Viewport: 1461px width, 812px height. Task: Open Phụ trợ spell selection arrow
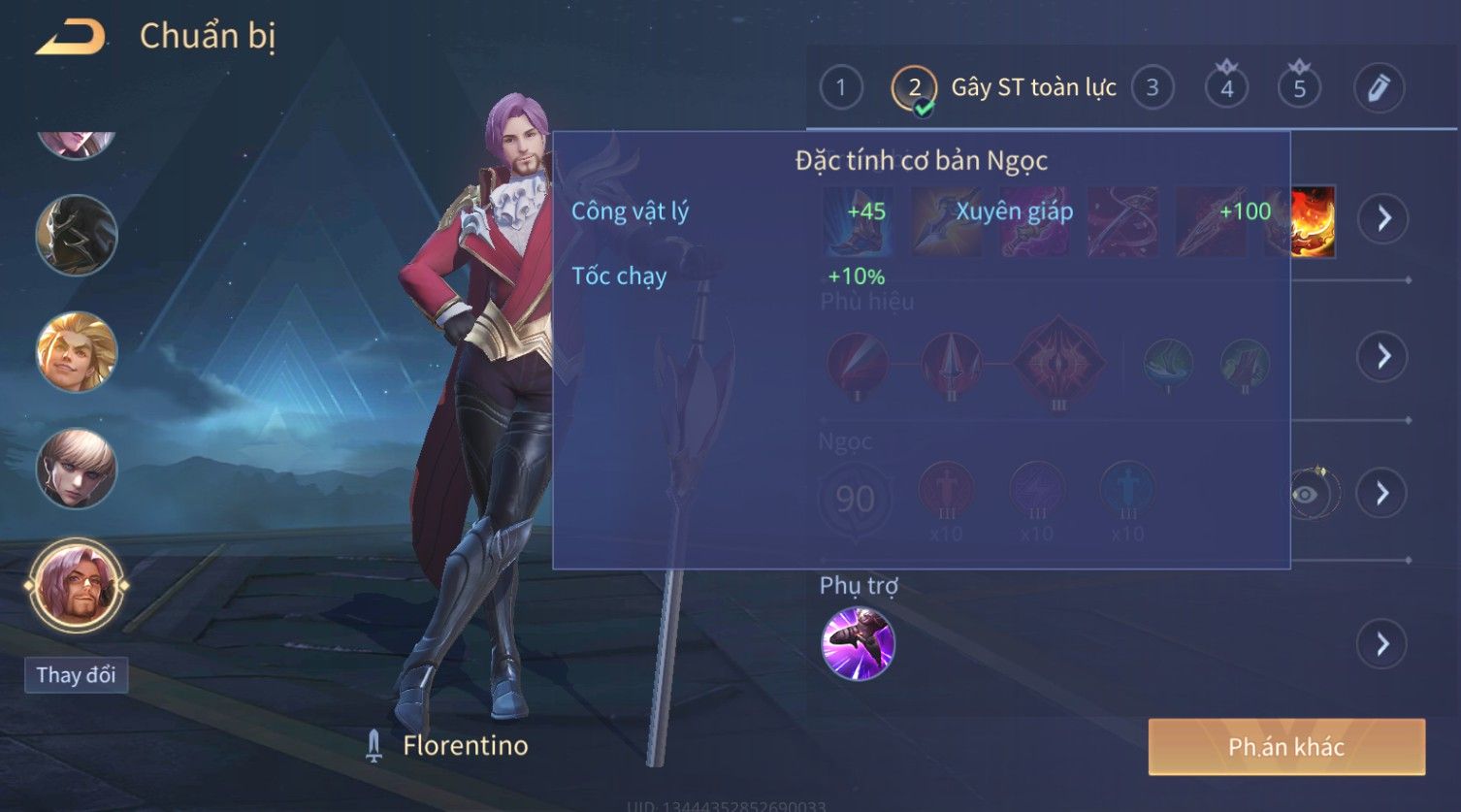click(1383, 644)
